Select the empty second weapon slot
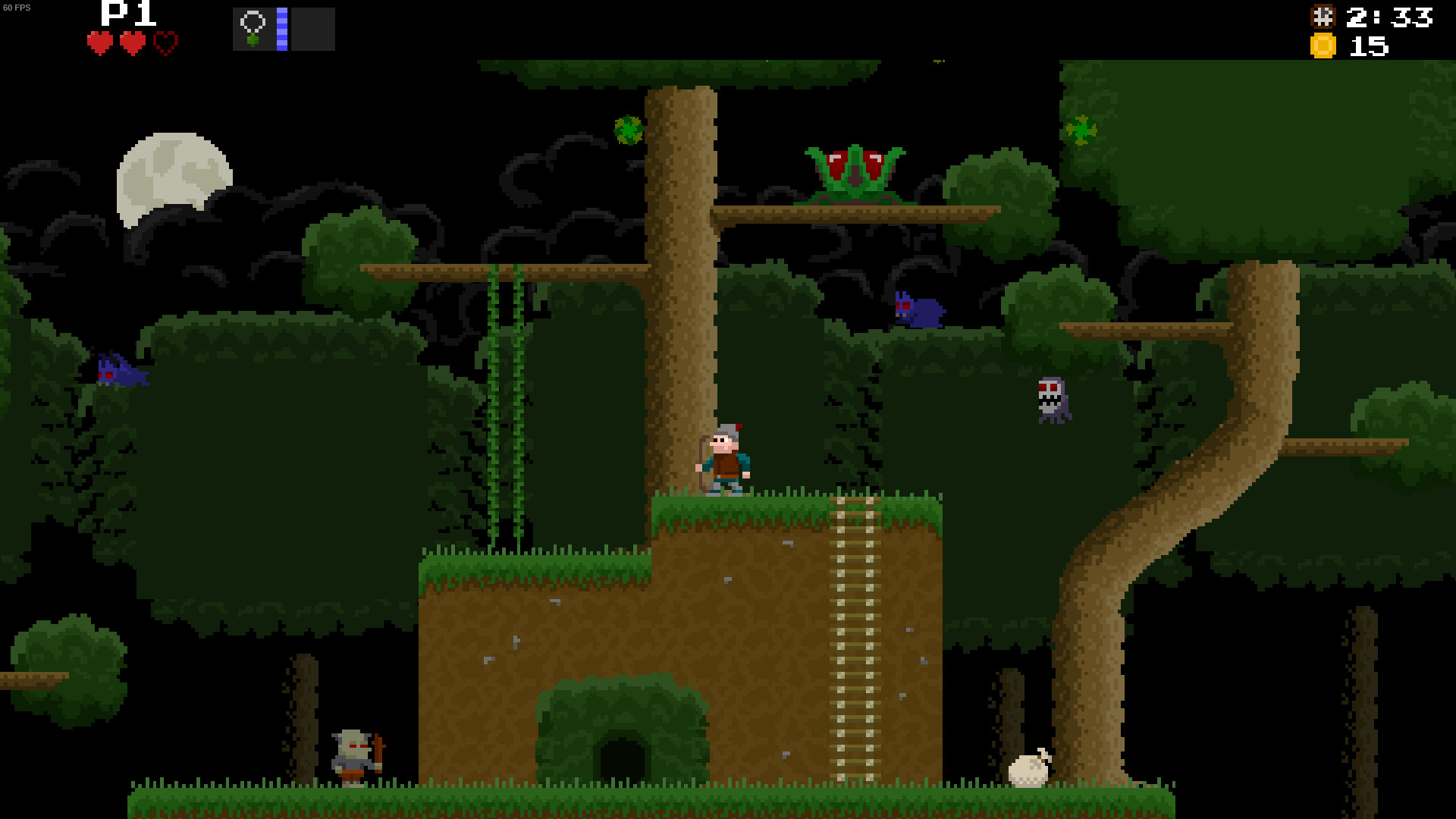Image resolution: width=1456 pixels, height=819 pixels. click(x=312, y=27)
